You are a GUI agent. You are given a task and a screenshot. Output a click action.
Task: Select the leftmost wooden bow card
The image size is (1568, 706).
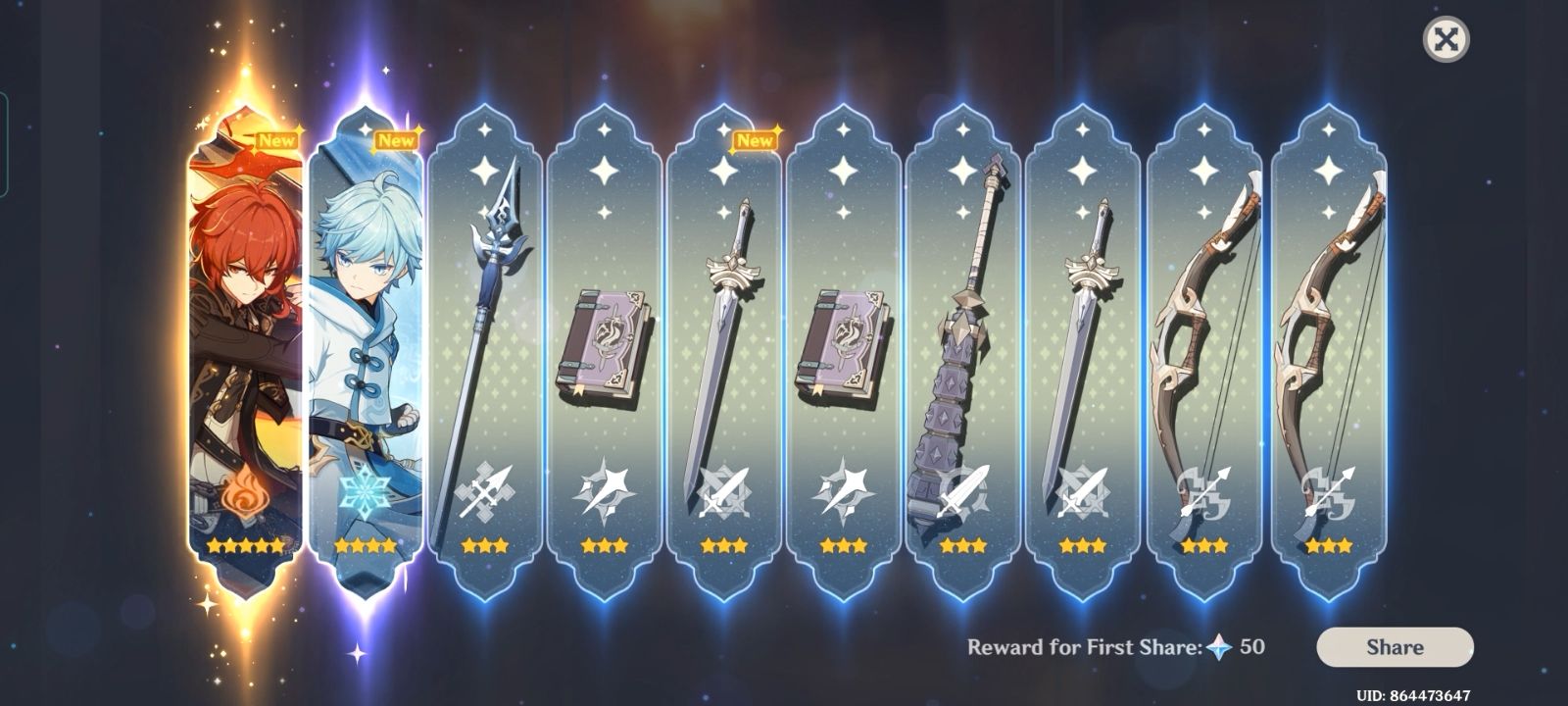(x=1202, y=343)
